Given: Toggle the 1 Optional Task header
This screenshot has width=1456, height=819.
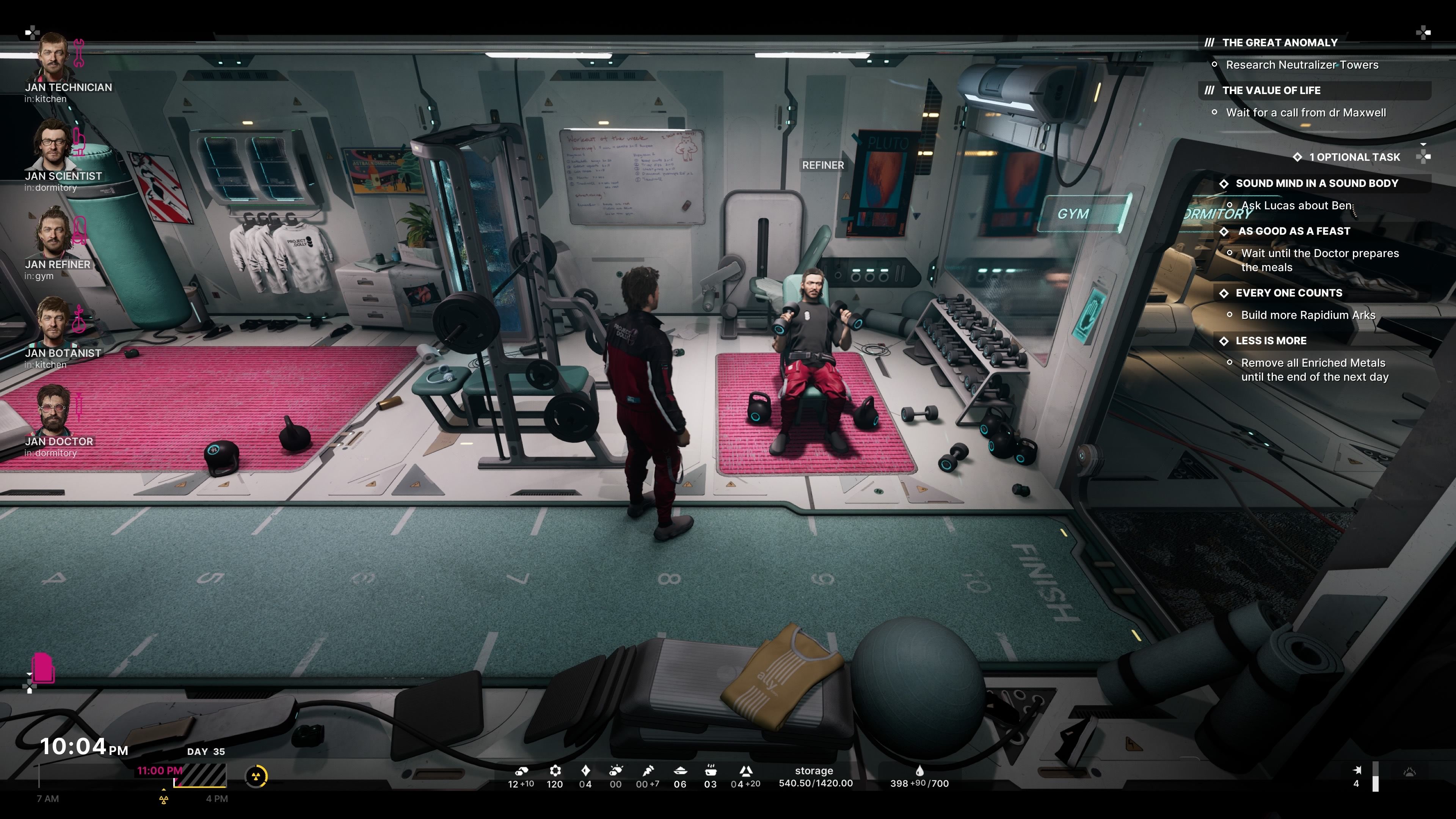Looking at the screenshot, I should 1354,157.
